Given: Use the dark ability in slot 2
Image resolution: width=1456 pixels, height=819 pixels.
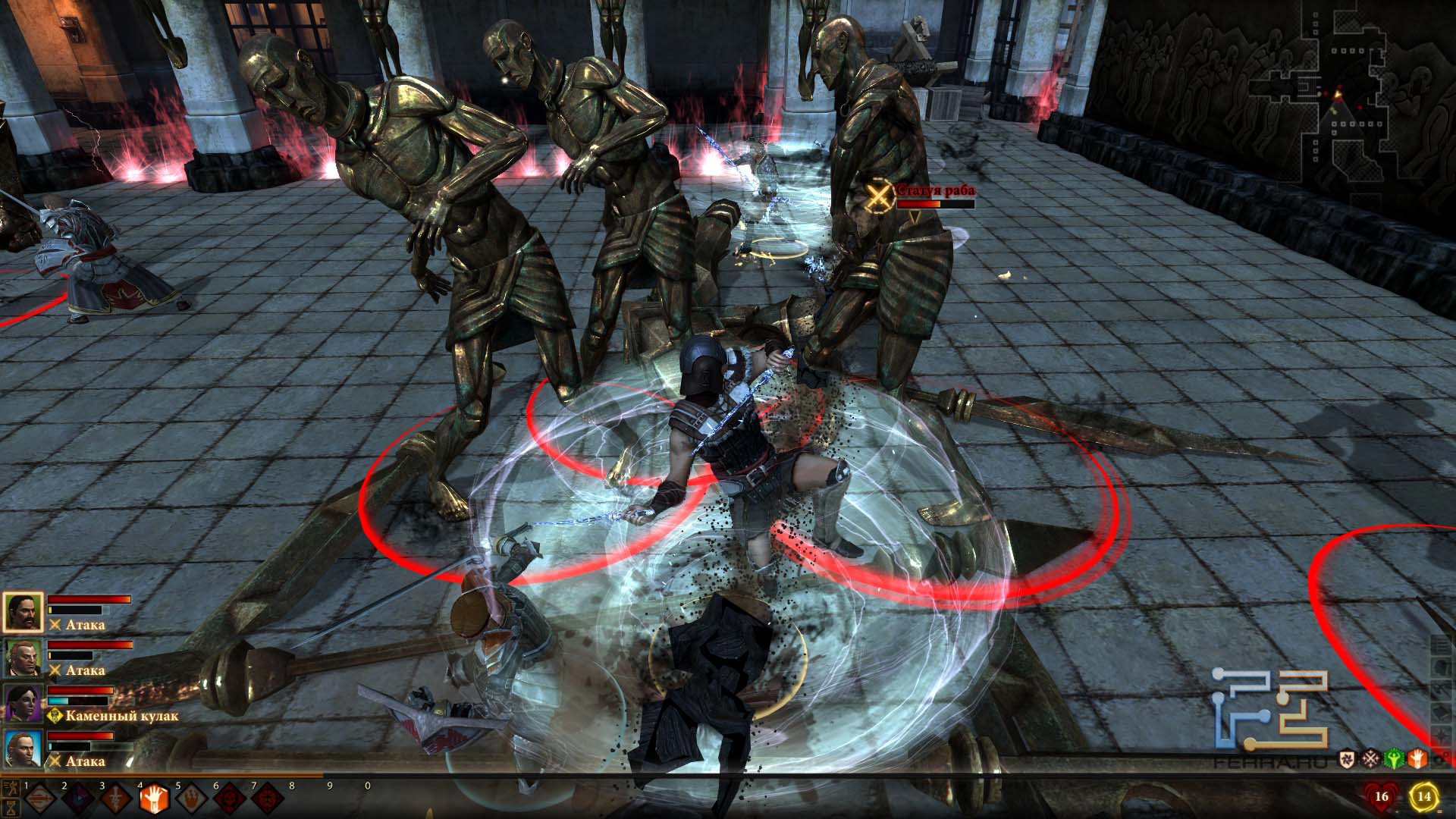Looking at the screenshot, I should point(78,799).
